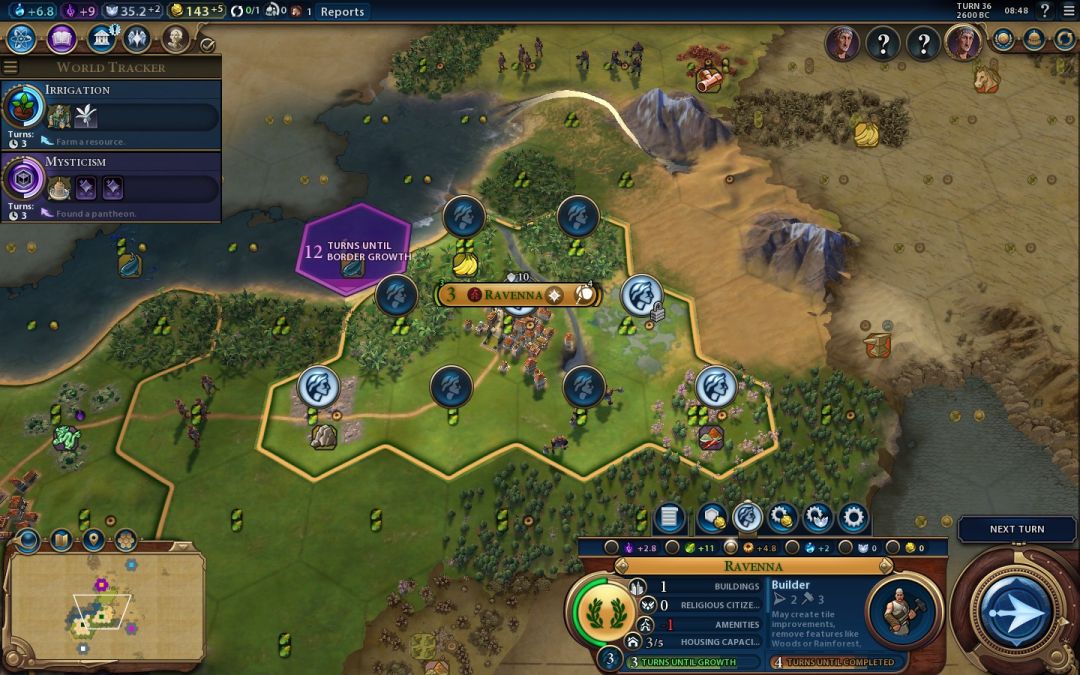End turn with the Next Turn arrow
This screenshot has height=675, width=1080.
click(1016, 610)
